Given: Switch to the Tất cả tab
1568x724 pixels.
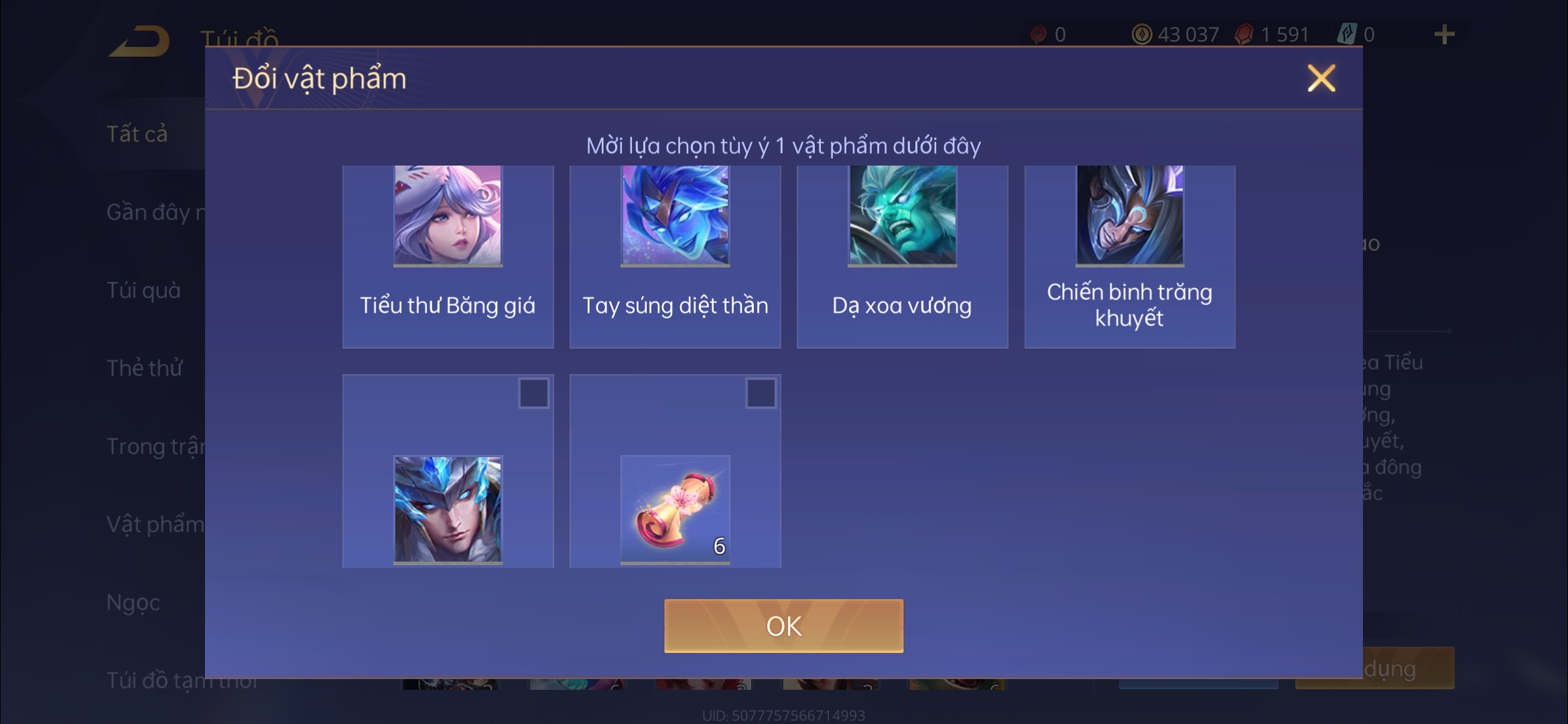Looking at the screenshot, I should (x=137, y=134).
